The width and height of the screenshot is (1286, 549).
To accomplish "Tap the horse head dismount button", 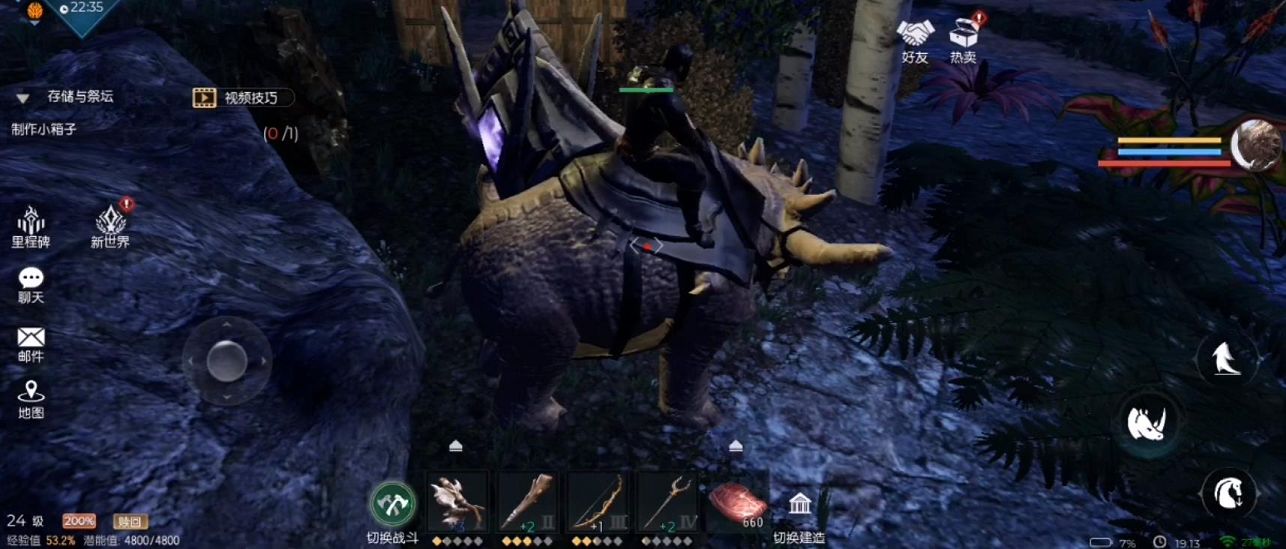I will click(1228, 492).
